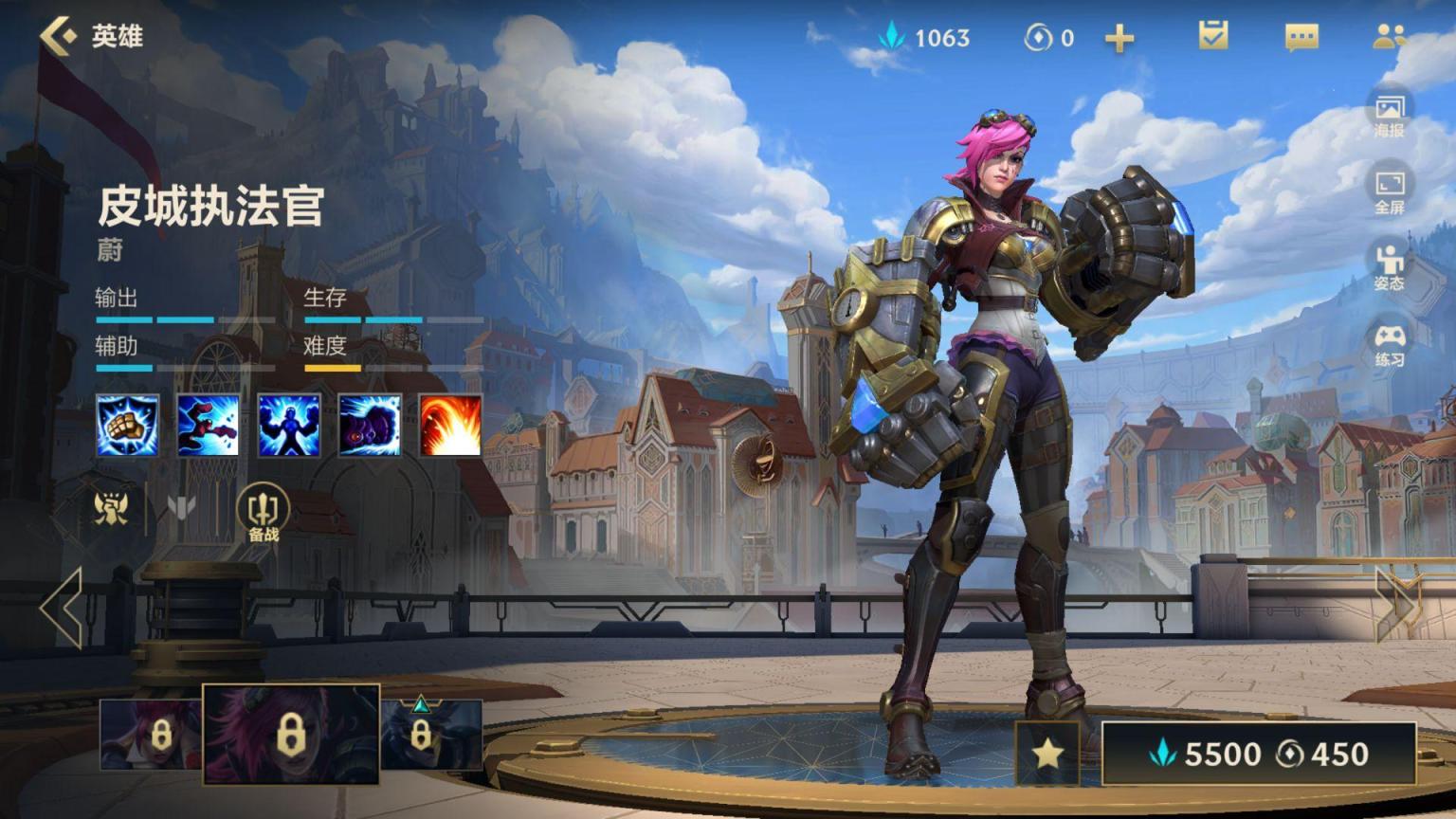Select the dashing punch ability icon

point(209,426)
